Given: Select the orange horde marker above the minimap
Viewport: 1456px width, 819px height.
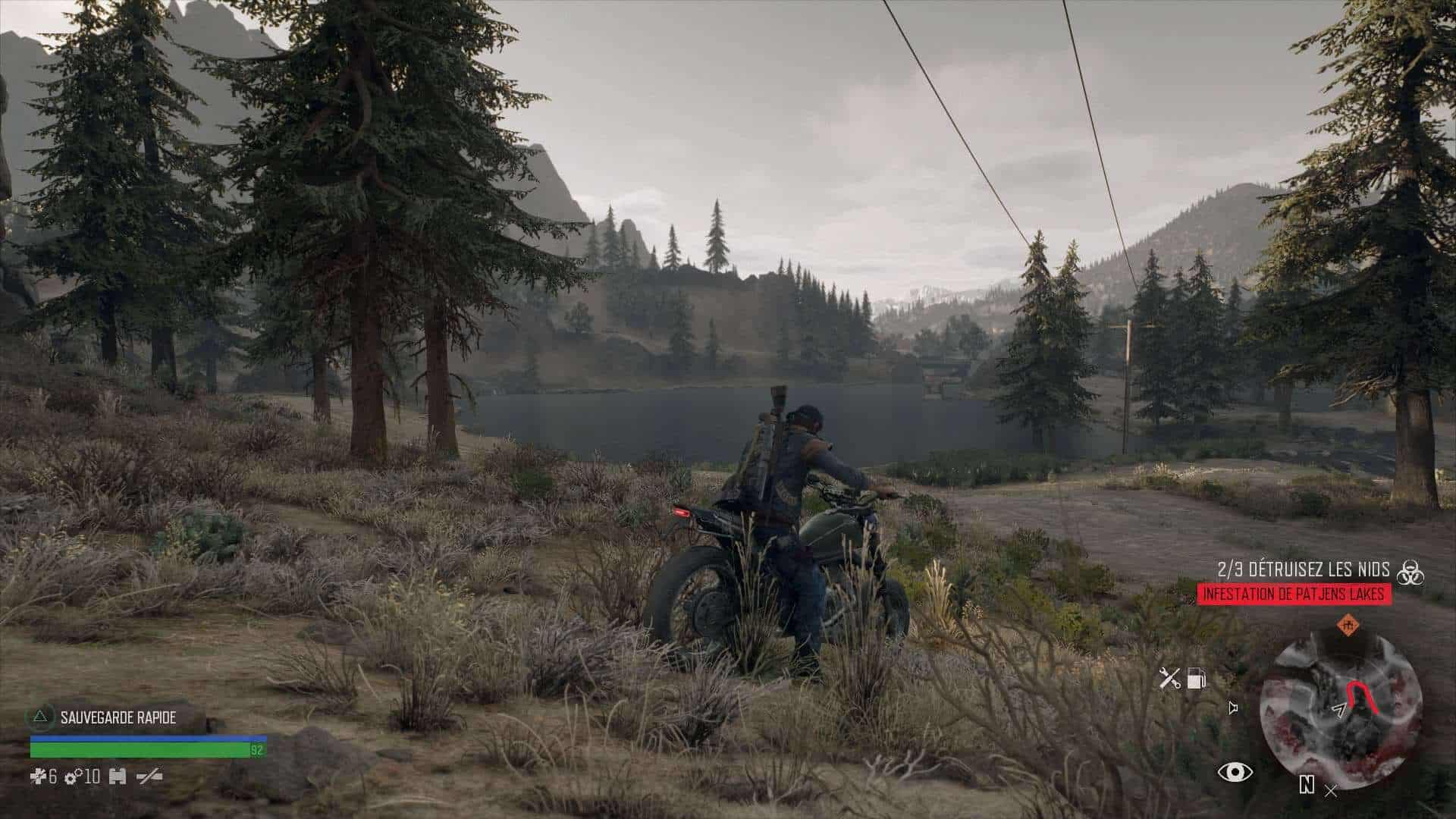Looking at the screenshot, I should point(1347,626).
